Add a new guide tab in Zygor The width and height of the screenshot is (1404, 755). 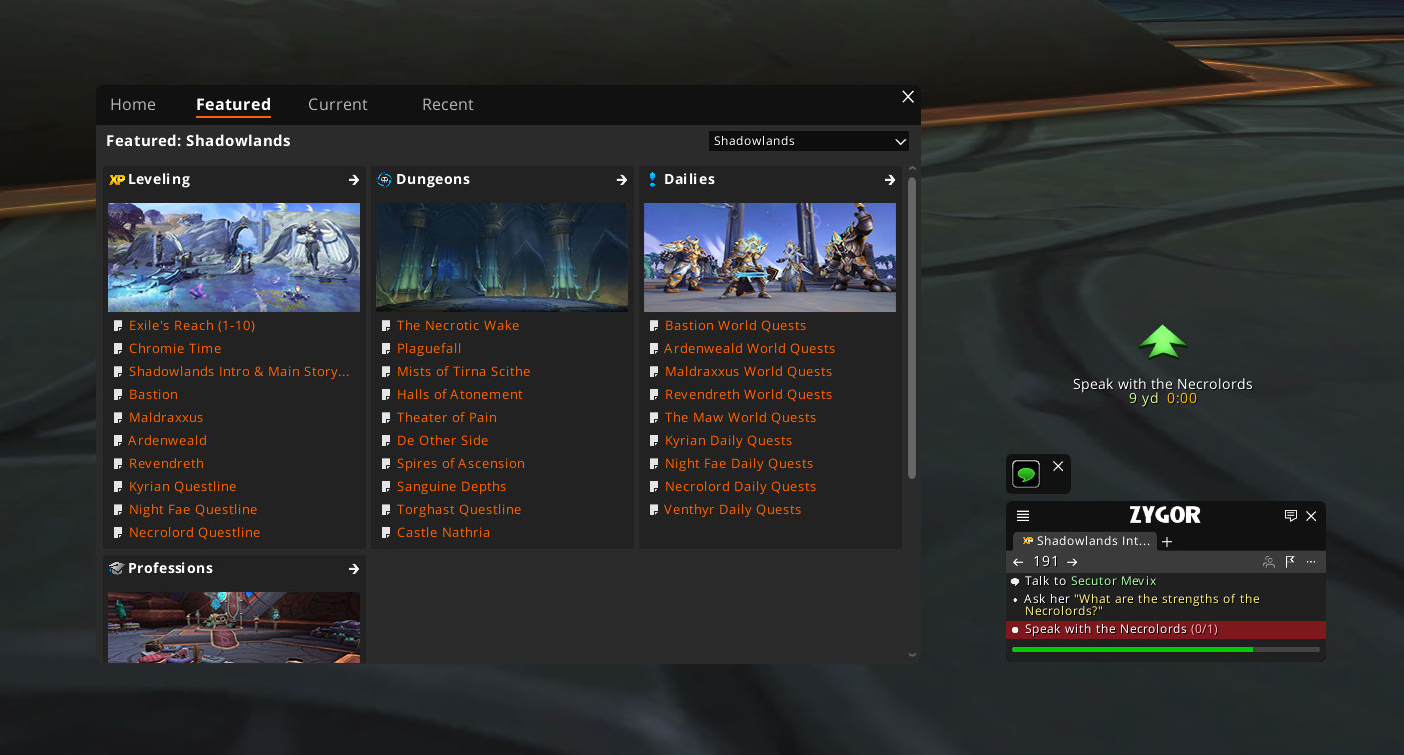point(1167,542)
